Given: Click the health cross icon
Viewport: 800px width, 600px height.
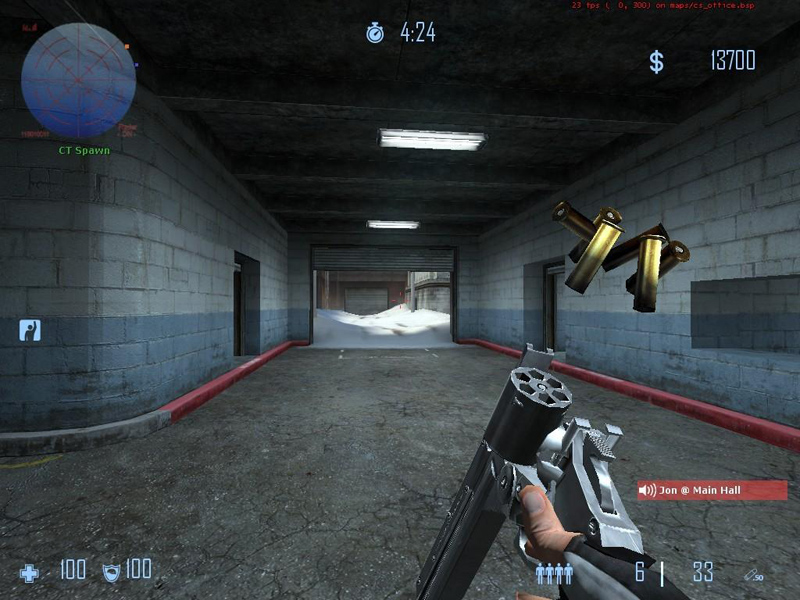Looking at the screenshot, I should coord(30,573).
